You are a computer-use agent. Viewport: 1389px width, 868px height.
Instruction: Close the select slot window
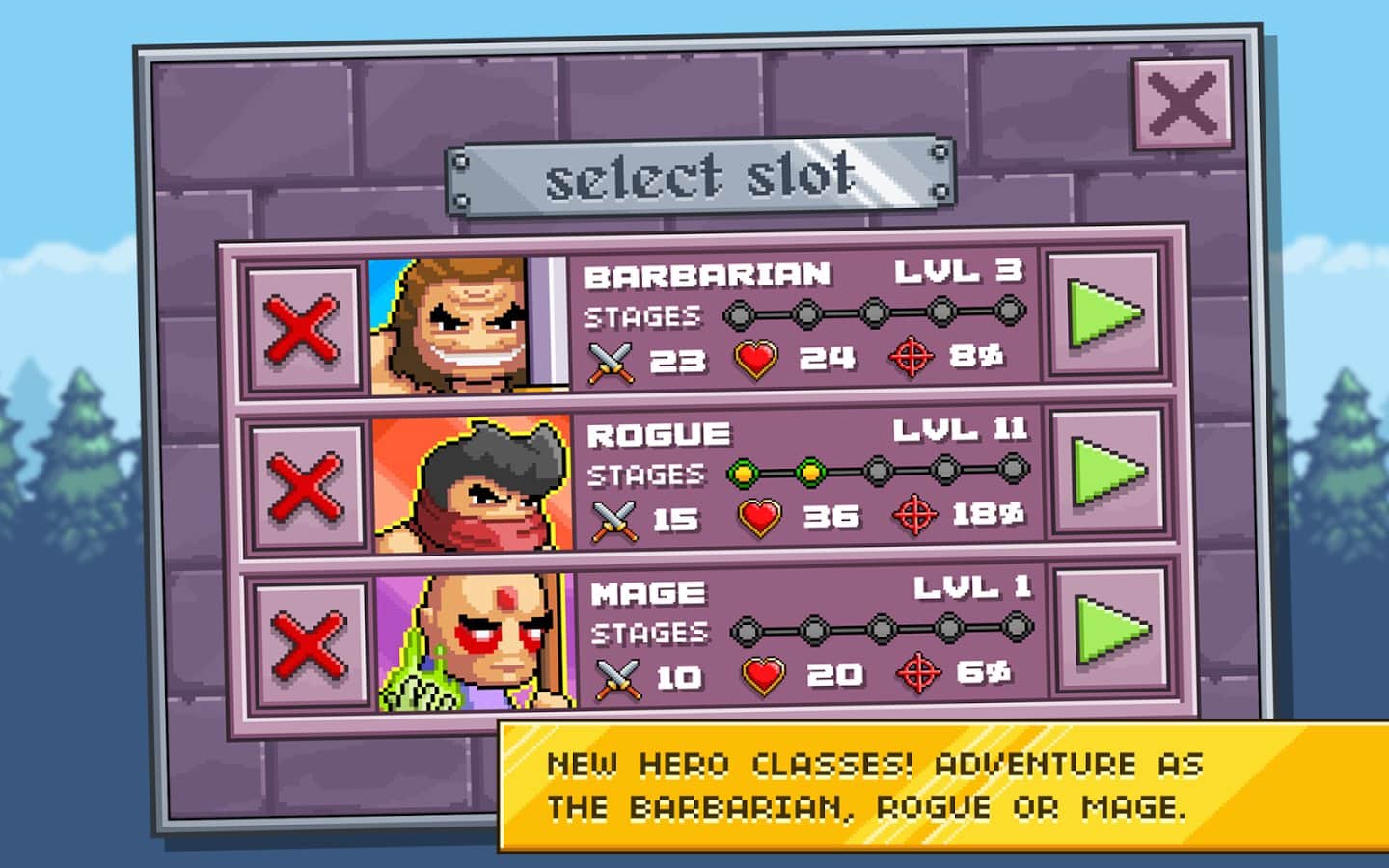point(1182,103)
